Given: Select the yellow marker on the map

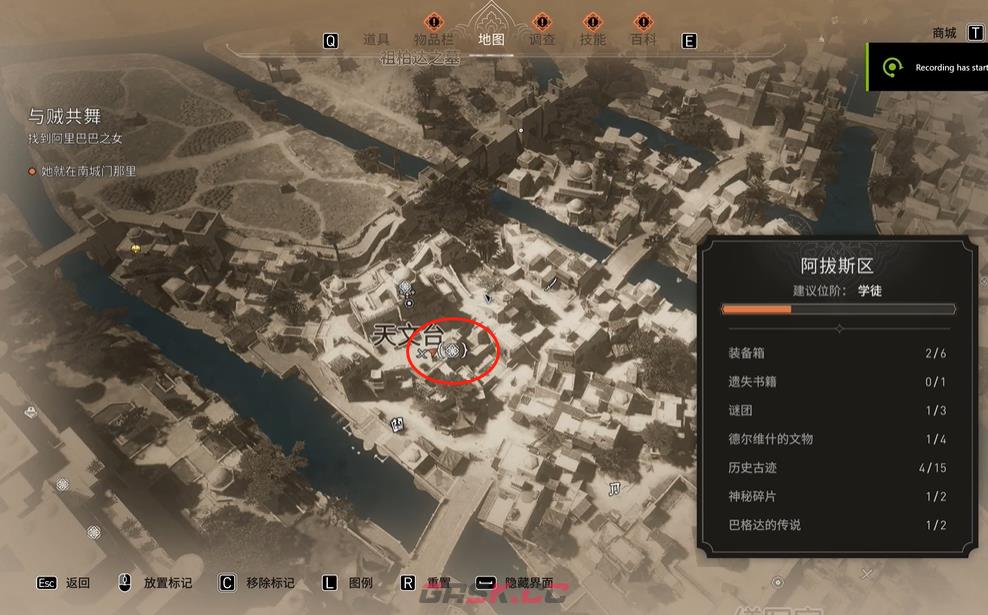Looking at the screenshot, I should tap(135, 247).
